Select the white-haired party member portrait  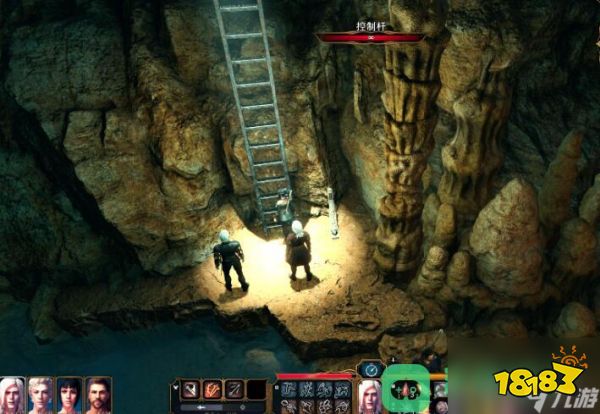14,395
